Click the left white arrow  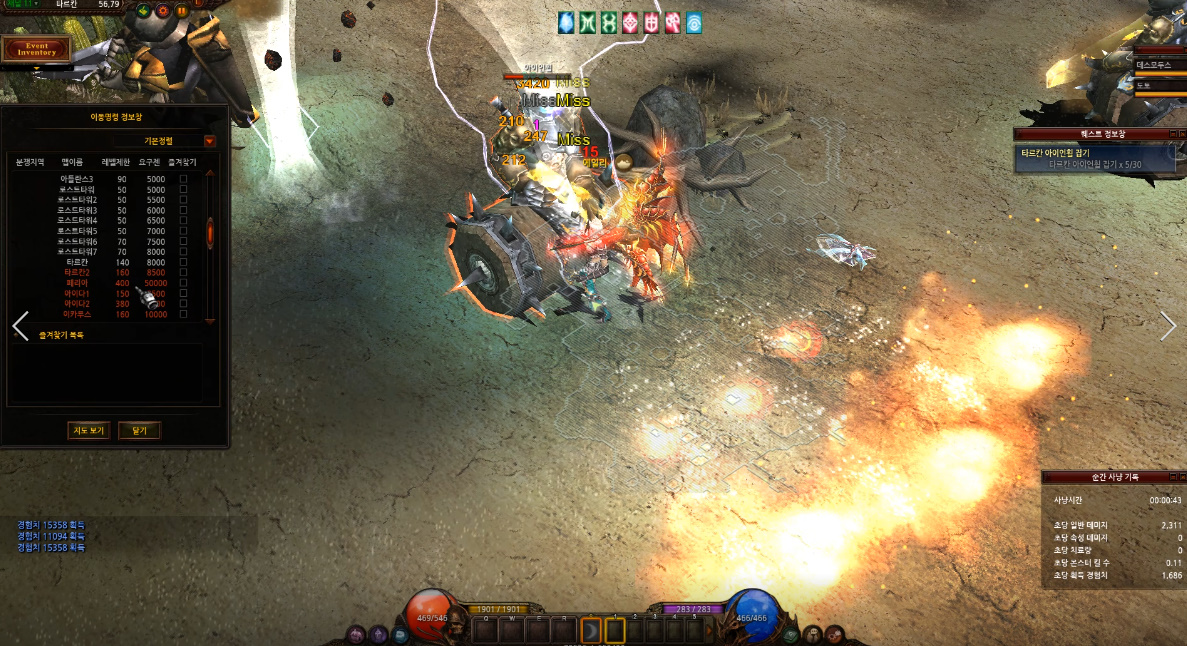pos(20,326)
